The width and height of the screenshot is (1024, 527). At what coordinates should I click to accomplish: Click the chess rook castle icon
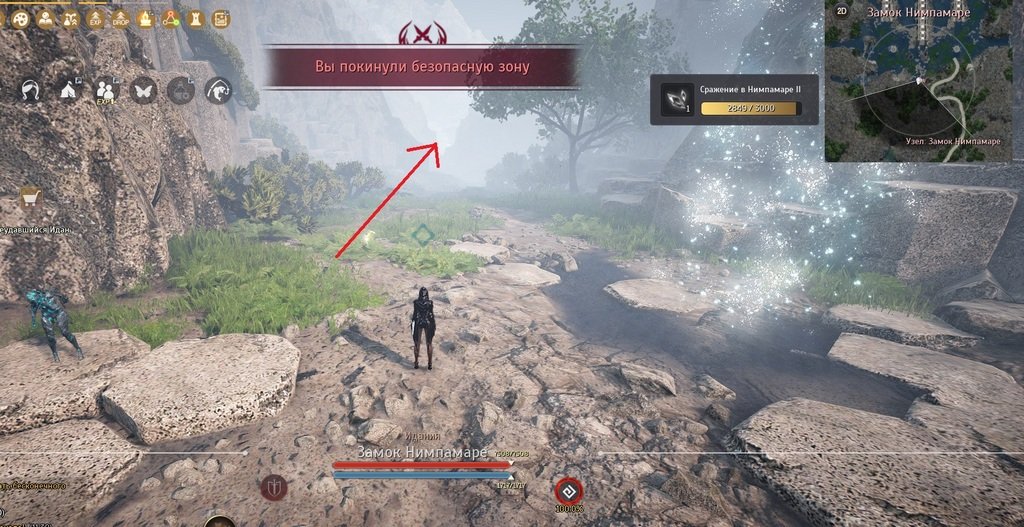click(195, 18)
